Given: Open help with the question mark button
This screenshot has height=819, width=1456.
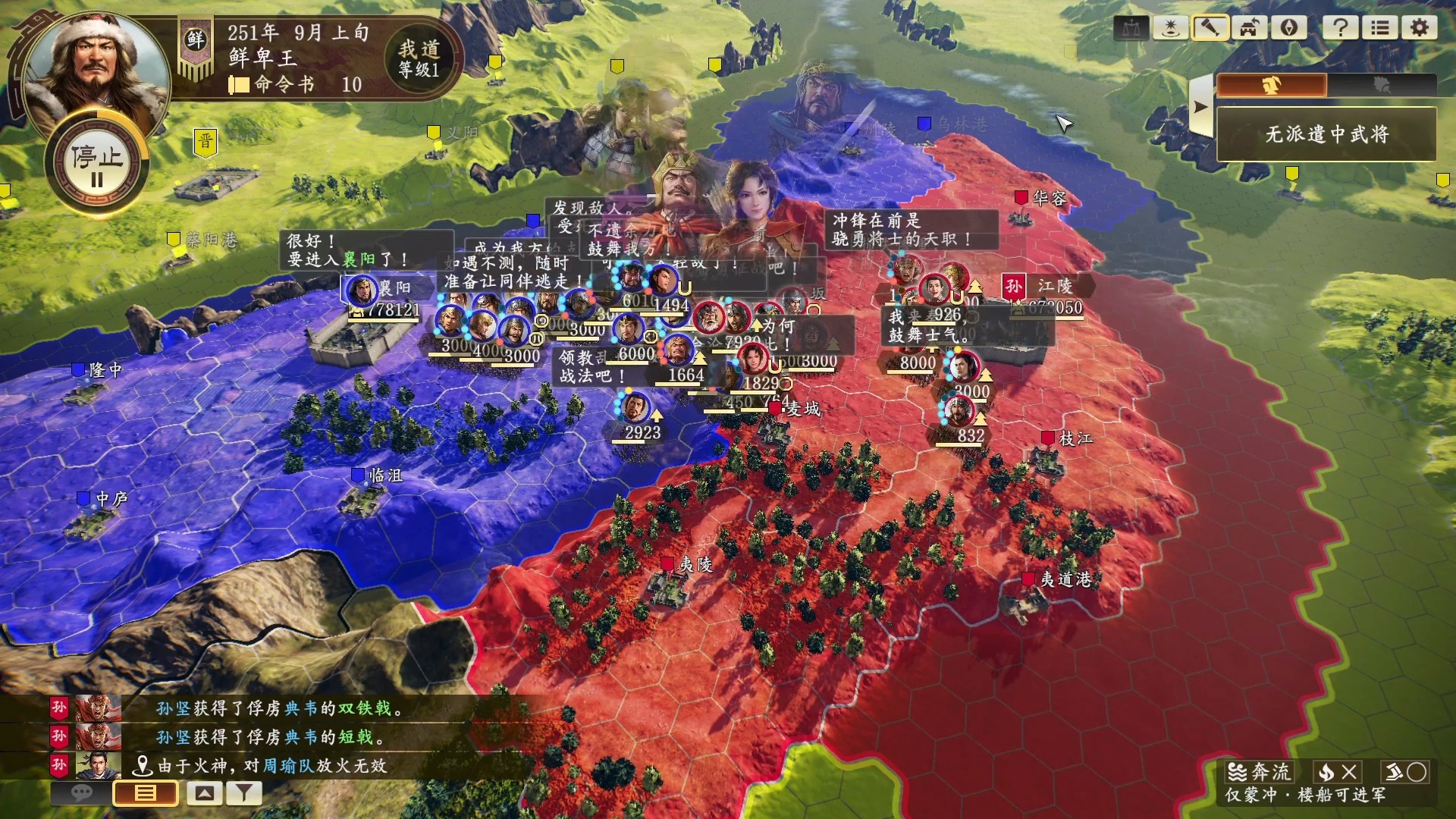Looking at the screenshot, I should coord(1341,28).
